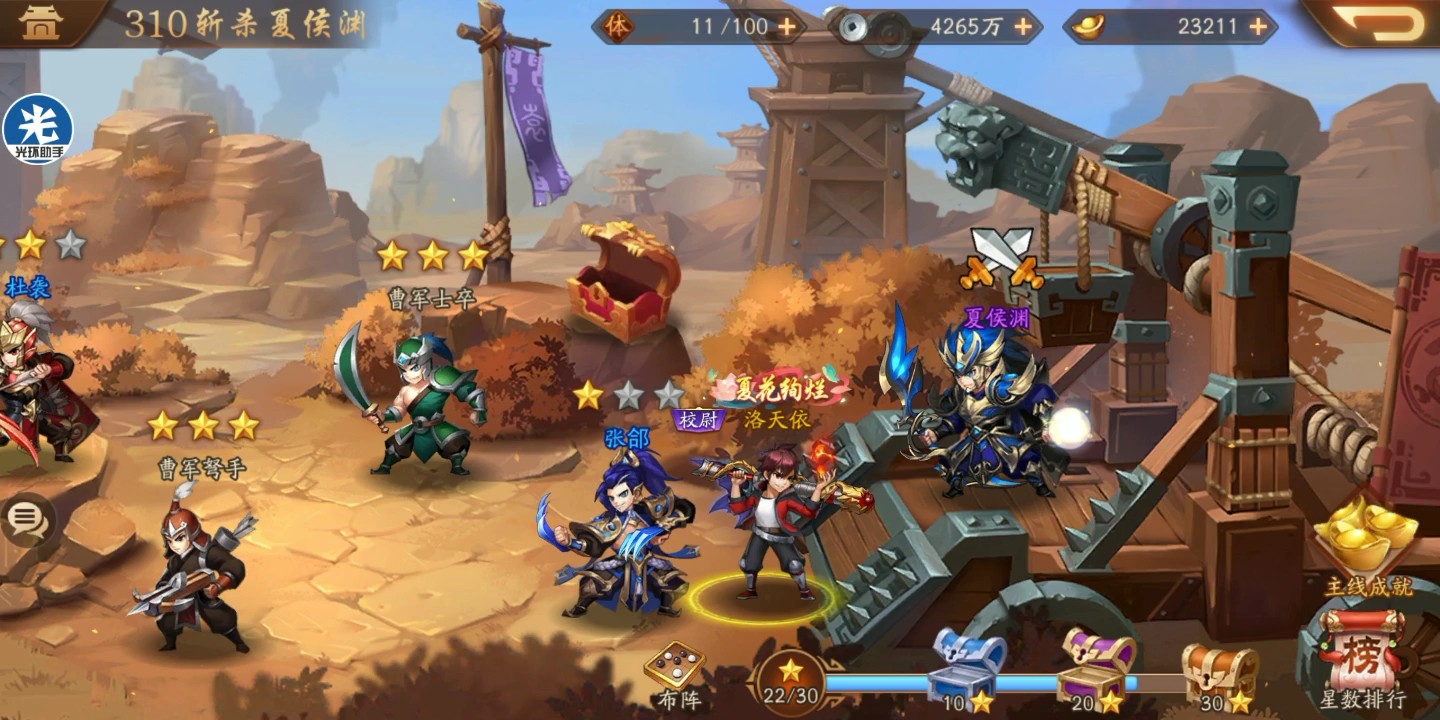Open 主线成就 main quest achievements
Viewport: 1440px width, 720px height.
[1367, 545]
